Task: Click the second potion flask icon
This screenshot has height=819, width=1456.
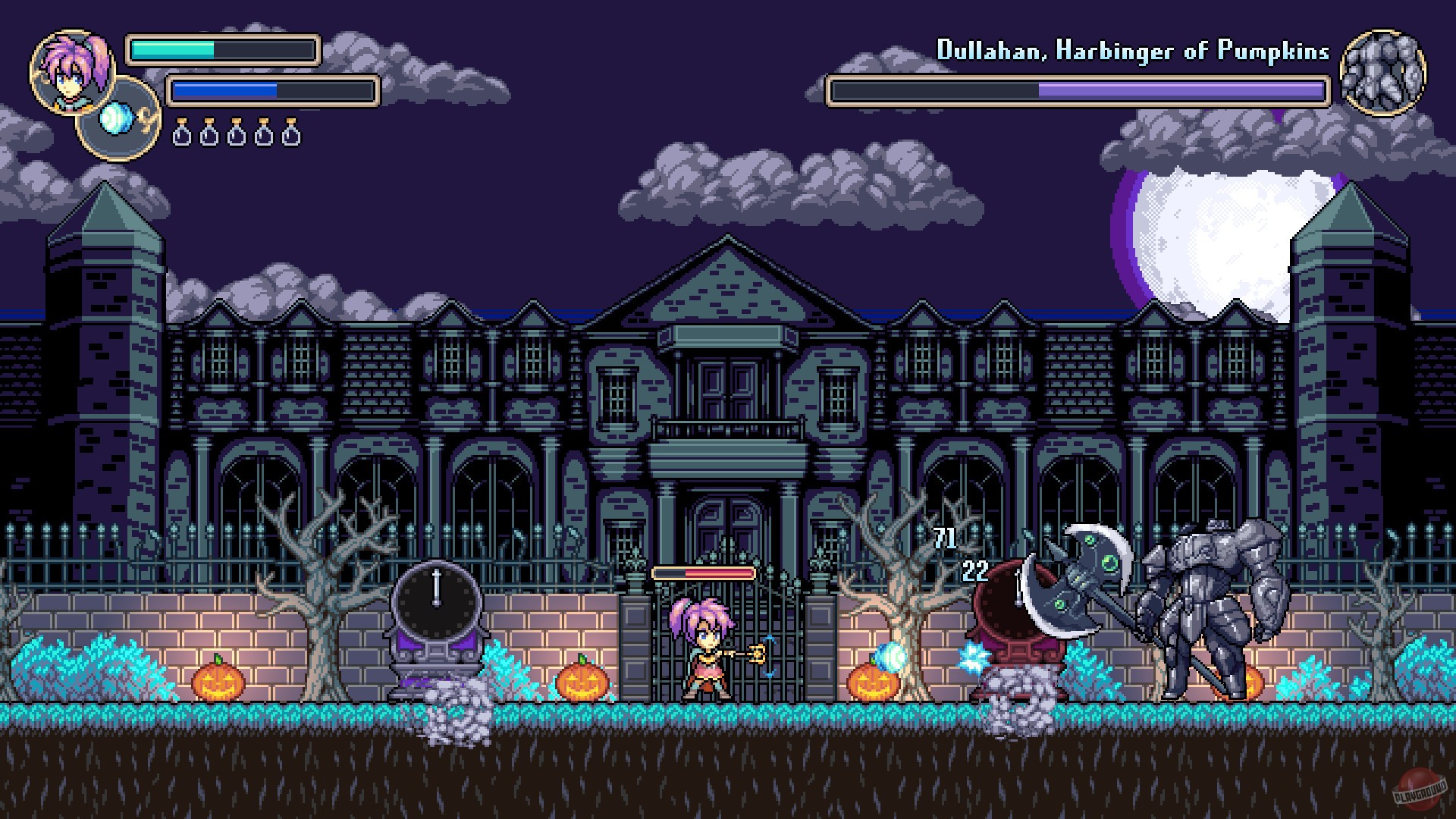Action: (x=208, y=134)
